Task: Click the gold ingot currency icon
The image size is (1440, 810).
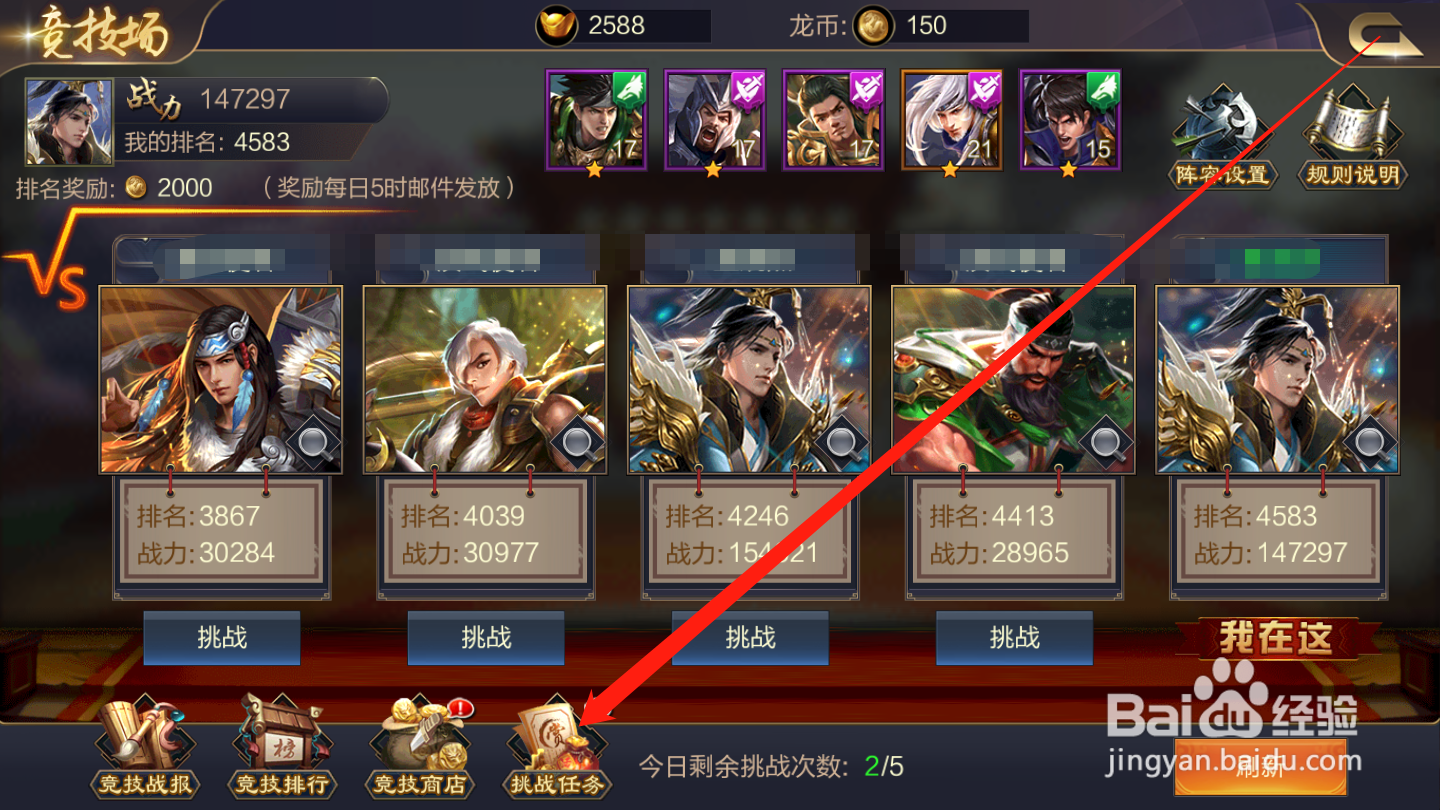Action: point(557,25)
